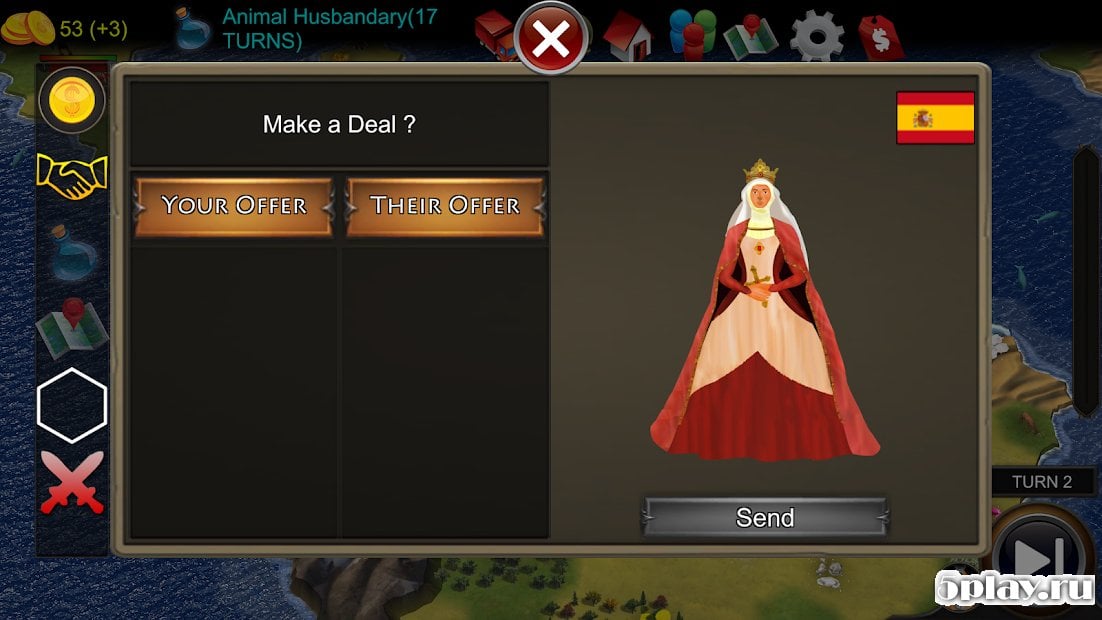Send the deal proposal

(x=765, y=517)
